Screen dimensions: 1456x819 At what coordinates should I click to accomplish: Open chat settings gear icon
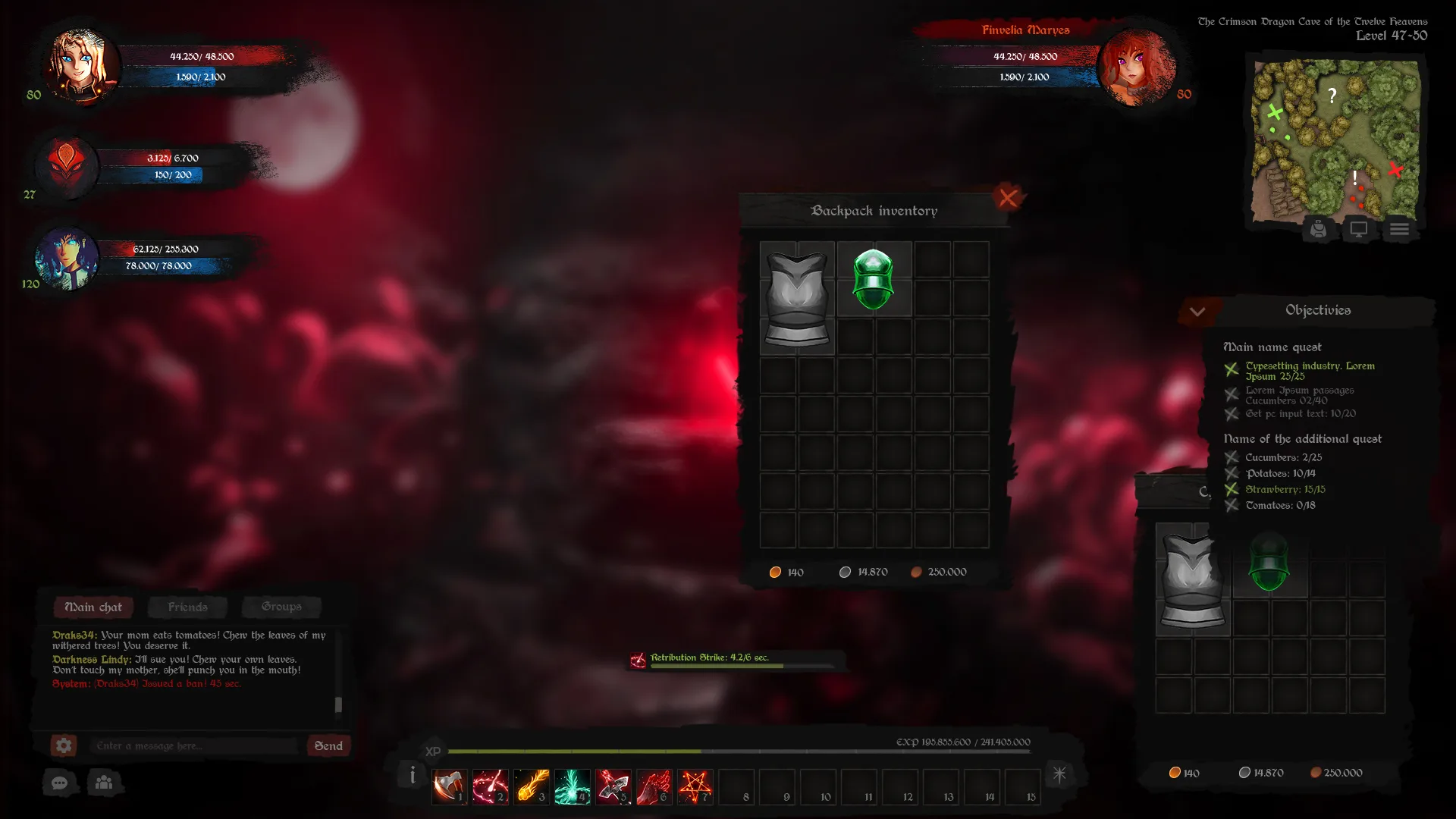pyautogui.click(x=64, y=745)
